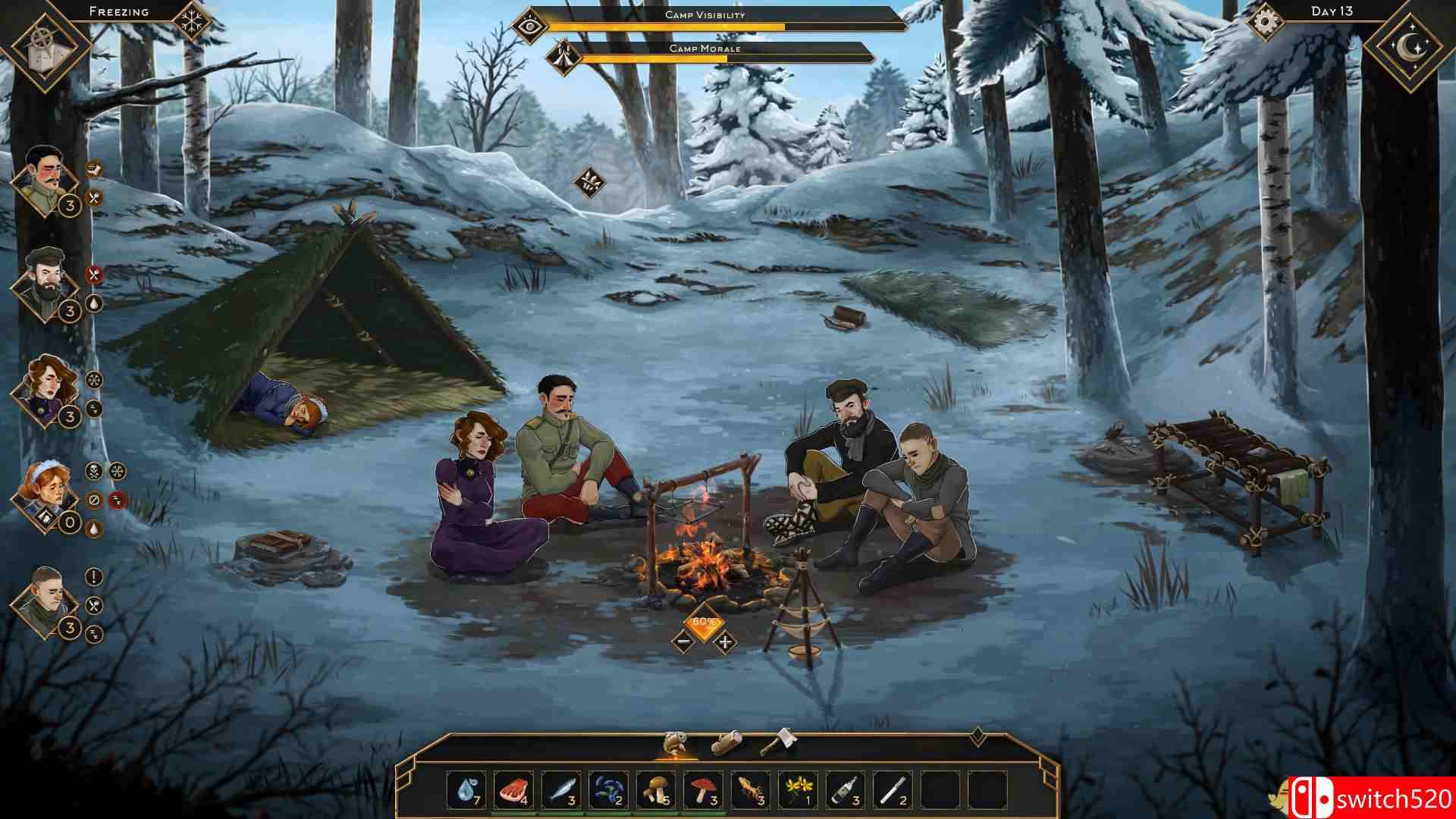Screen dimensions: 1456x819
Task: Select the red mushroom inventory slot
Action: 703,791
